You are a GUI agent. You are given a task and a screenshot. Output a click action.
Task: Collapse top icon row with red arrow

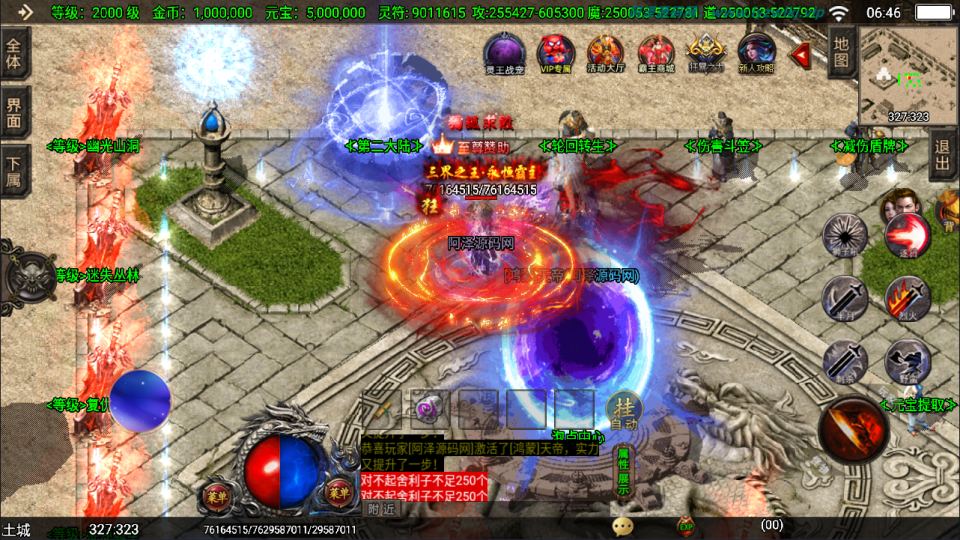[x=801, y=53]
